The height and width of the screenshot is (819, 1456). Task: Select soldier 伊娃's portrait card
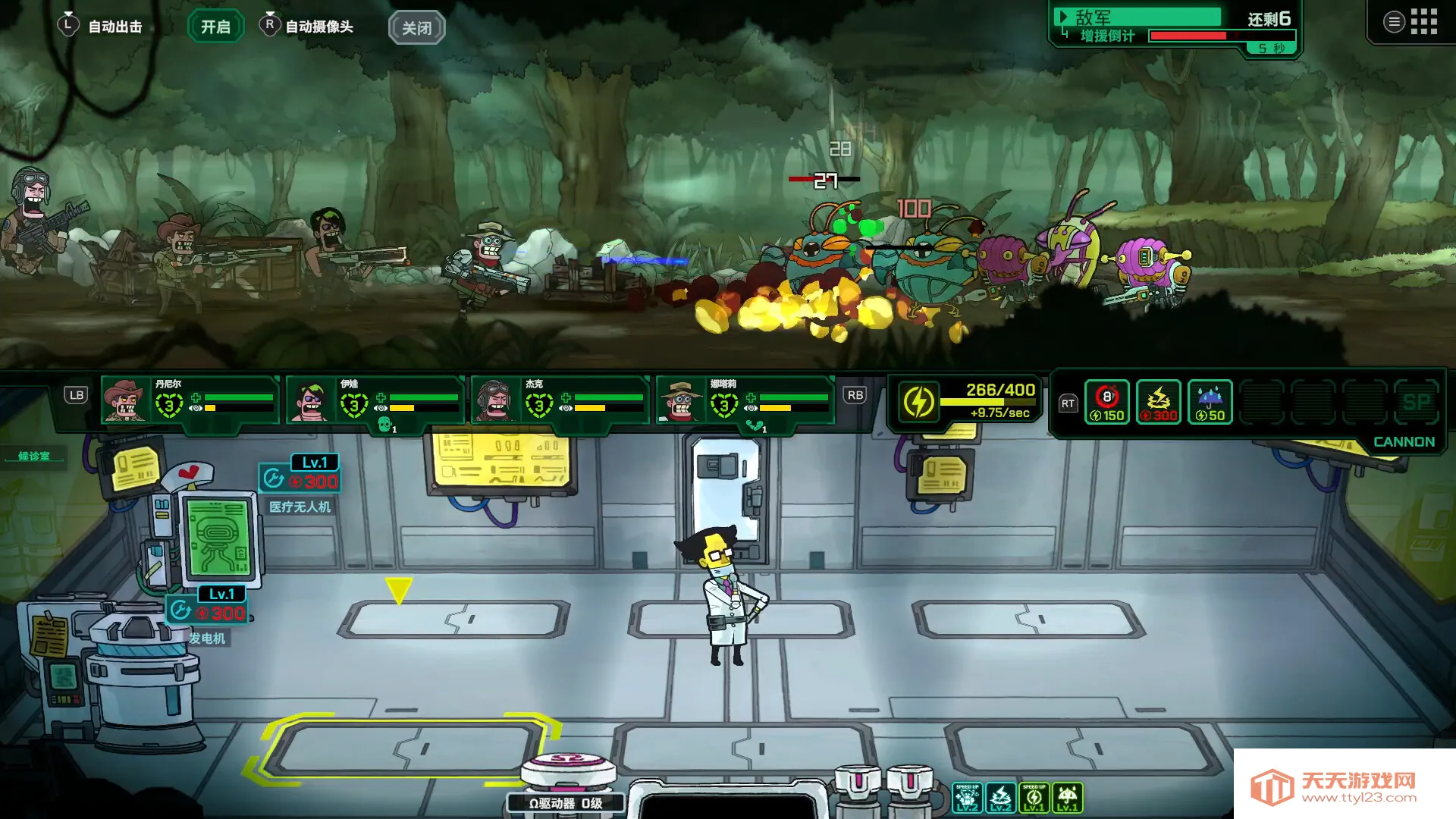[x=375, y=399]
